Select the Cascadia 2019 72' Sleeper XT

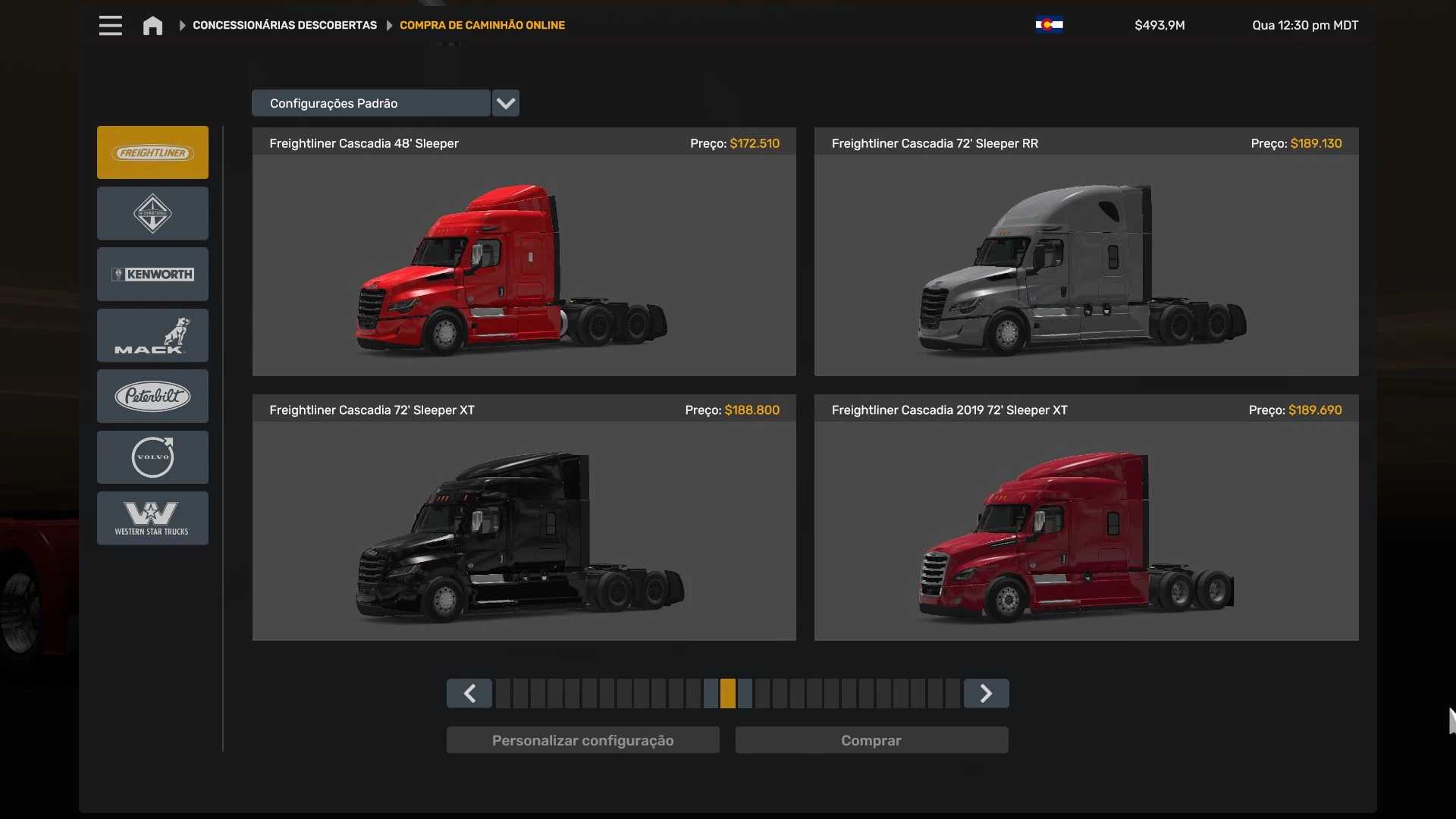pyautogui.click(x=1086, y=531)
